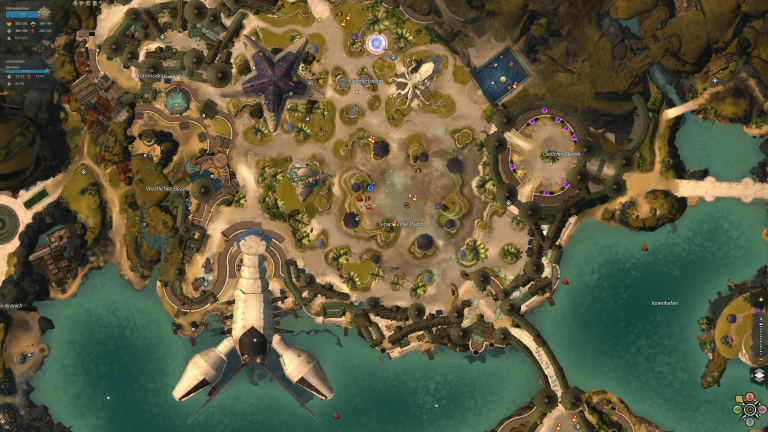Select the purple compass marker icon
The width and height of the screenshot is (768, 432).
pos(761,409)
